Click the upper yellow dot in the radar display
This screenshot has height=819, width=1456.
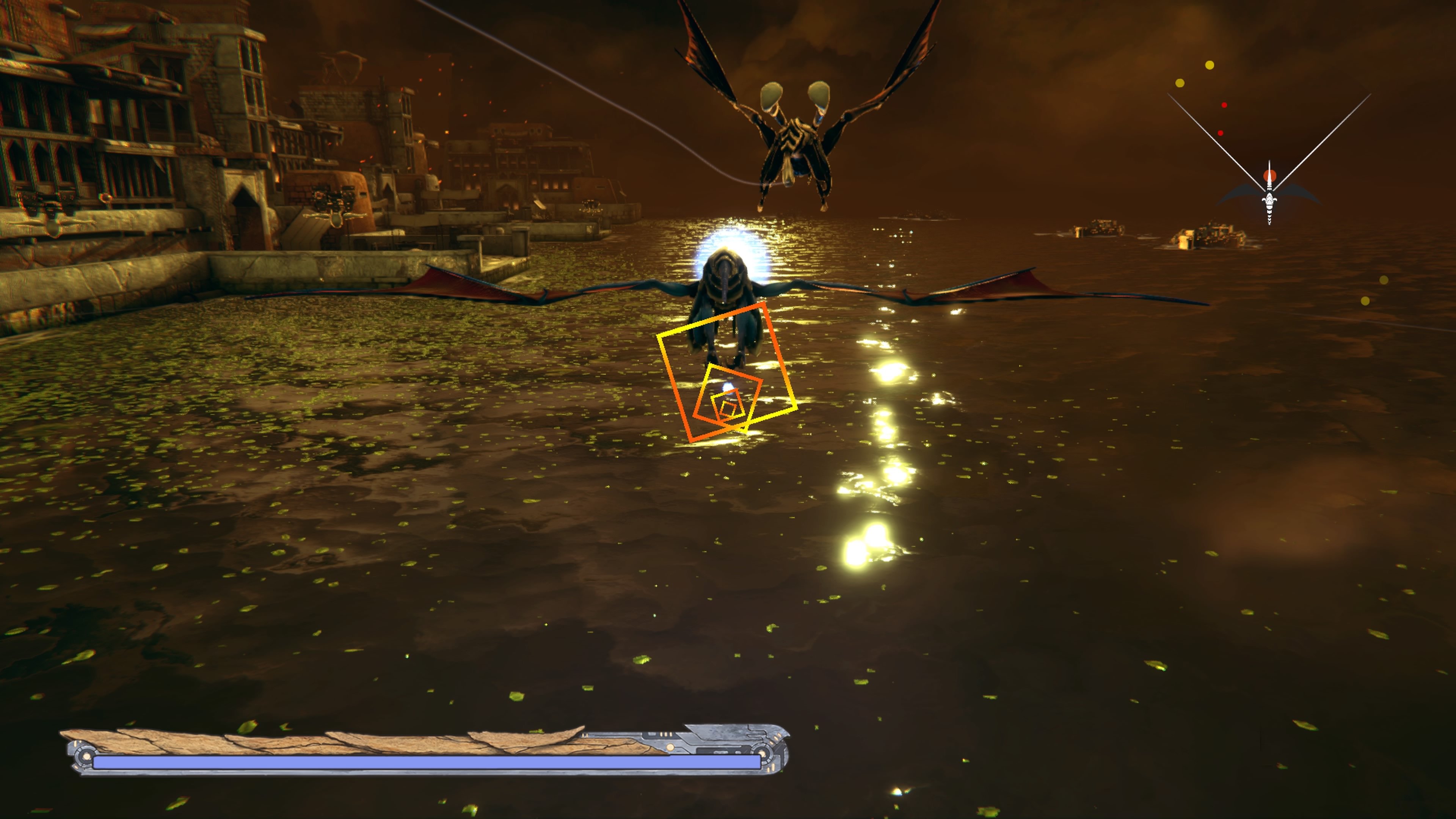tap(1210, 66)
